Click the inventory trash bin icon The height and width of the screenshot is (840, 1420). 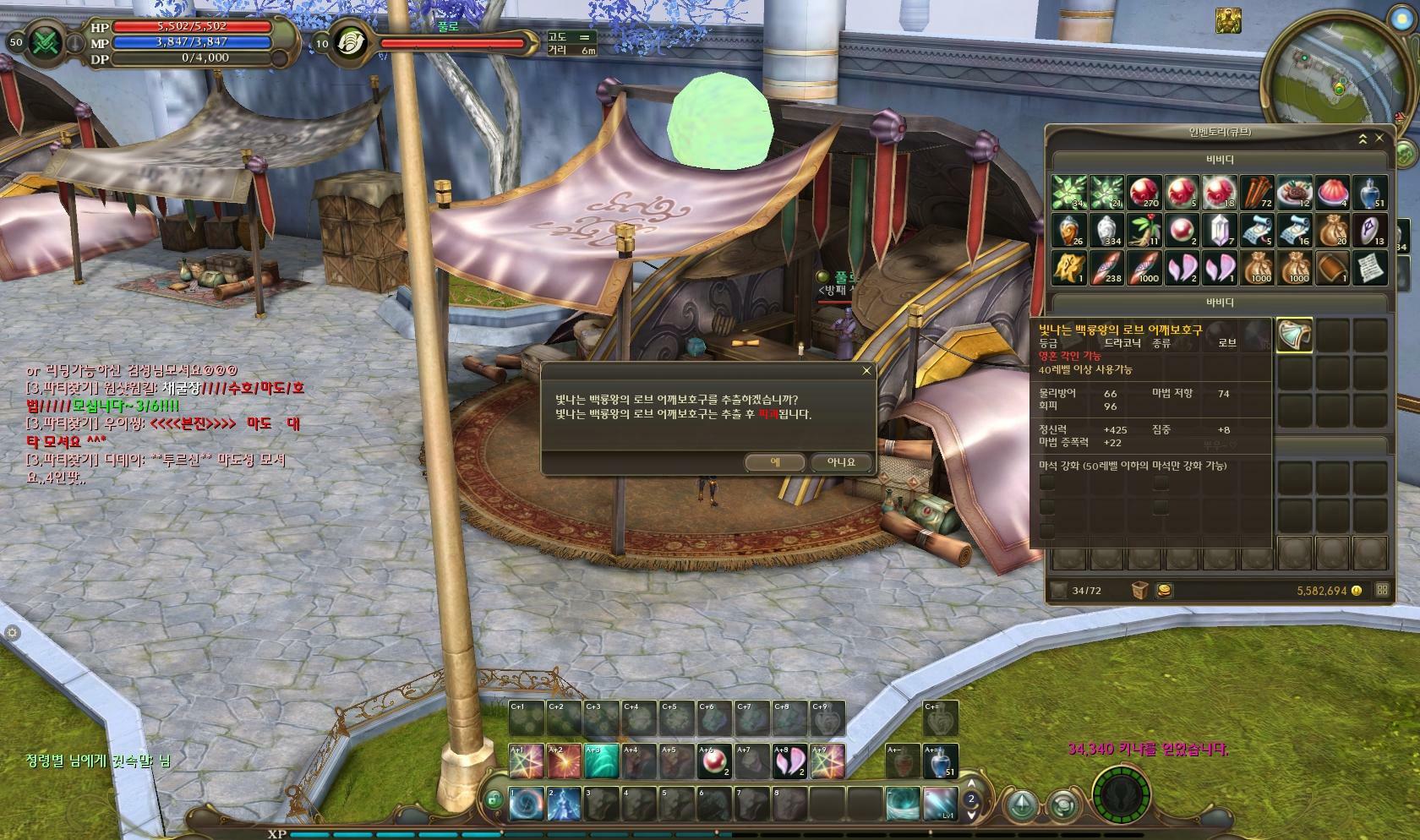point(1139,590)
